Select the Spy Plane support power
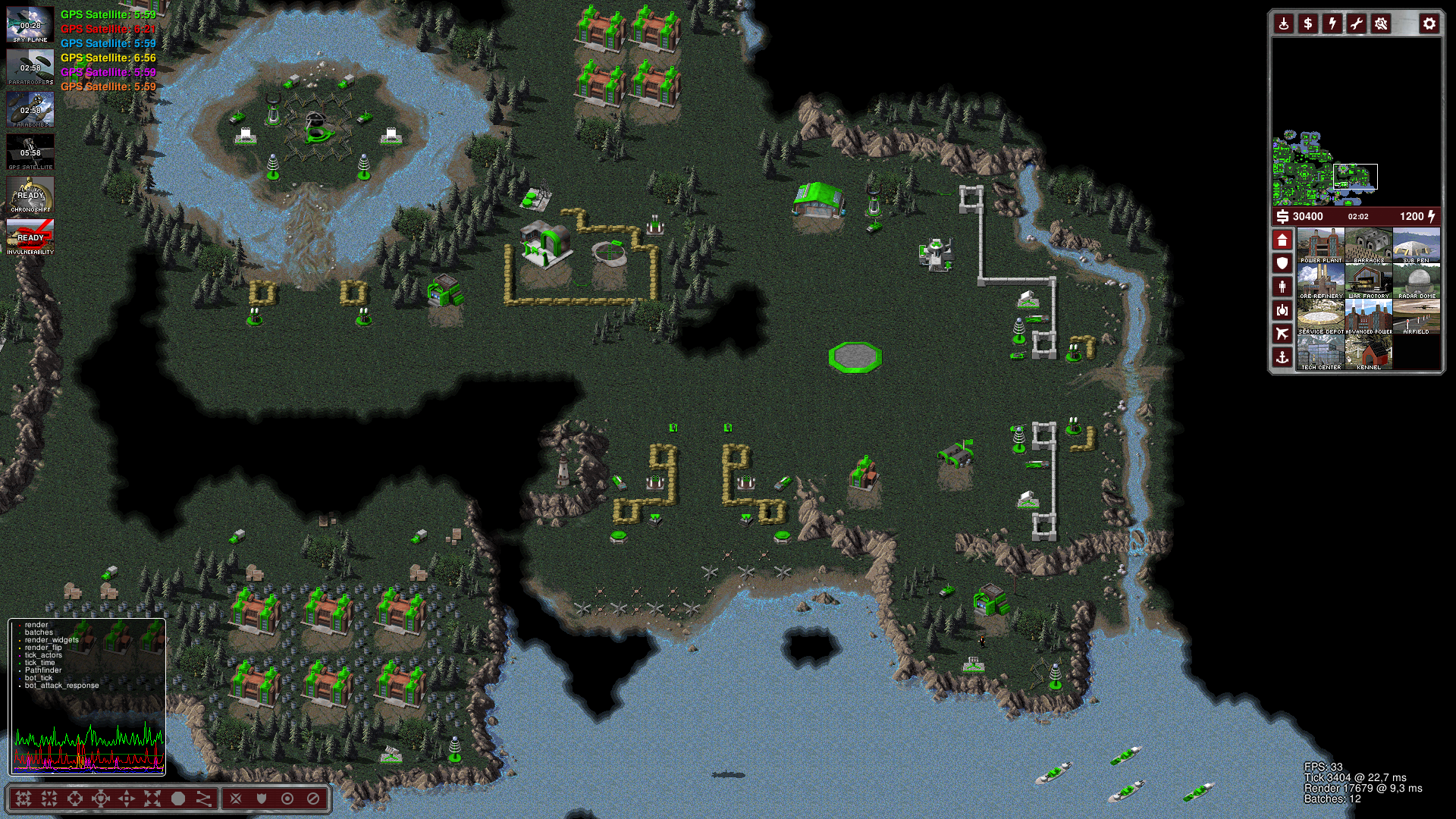 pyautogui.click(x=30, y=24)
